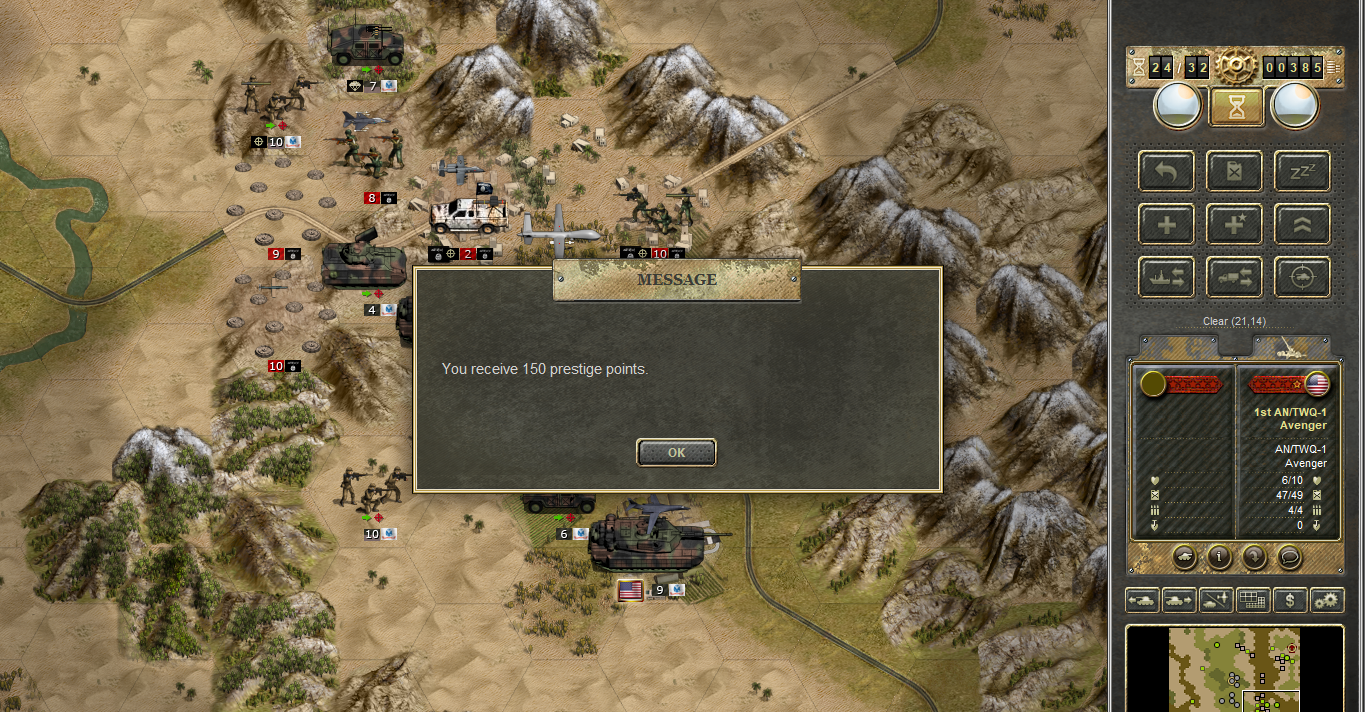This screenshot has height=712, width=1365.
Task: Open the gears settings menu
Action: 1327,600
